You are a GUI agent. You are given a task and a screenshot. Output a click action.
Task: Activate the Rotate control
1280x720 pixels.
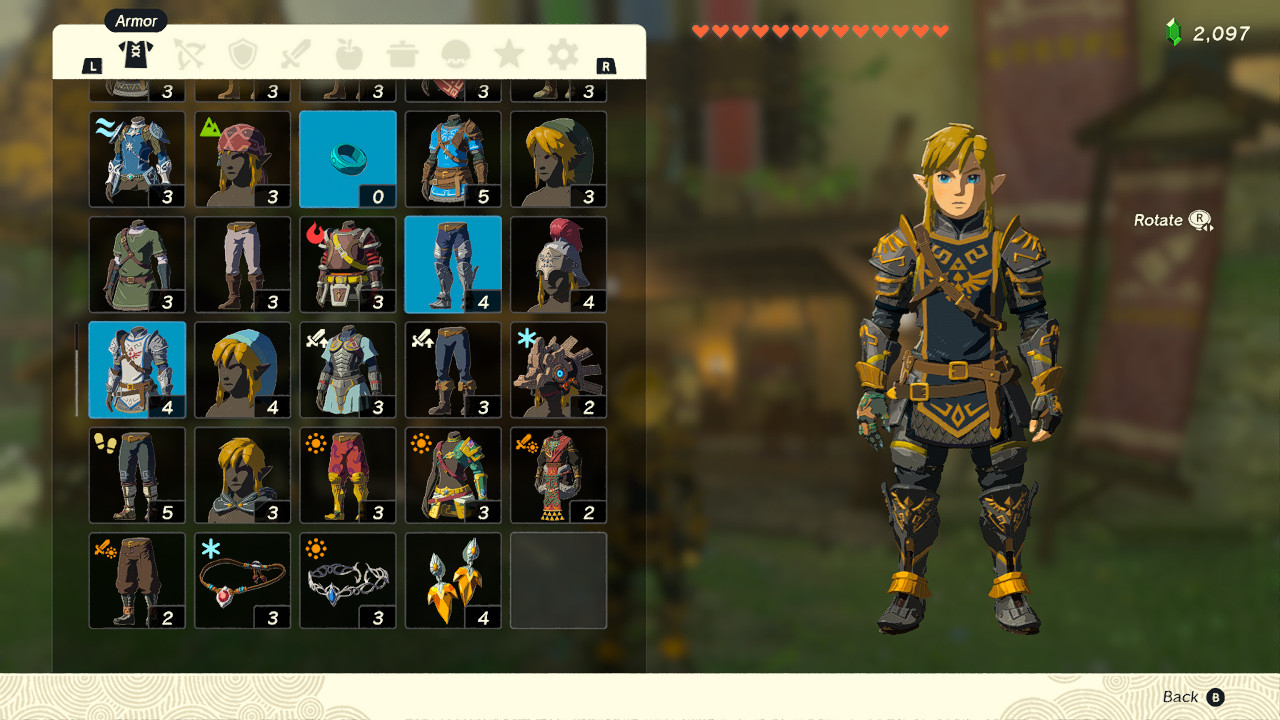coord(1170,220)
